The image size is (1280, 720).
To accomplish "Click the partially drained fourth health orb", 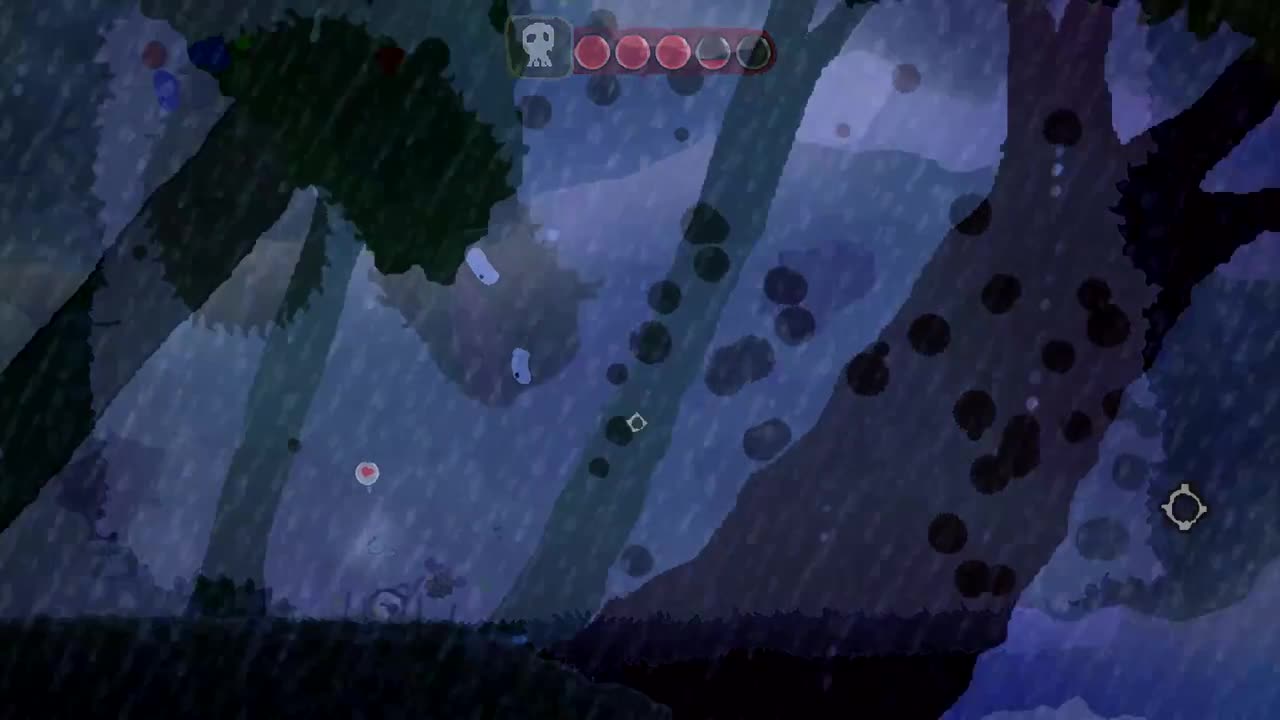I will pyautogui.click(x=711, y=52).
